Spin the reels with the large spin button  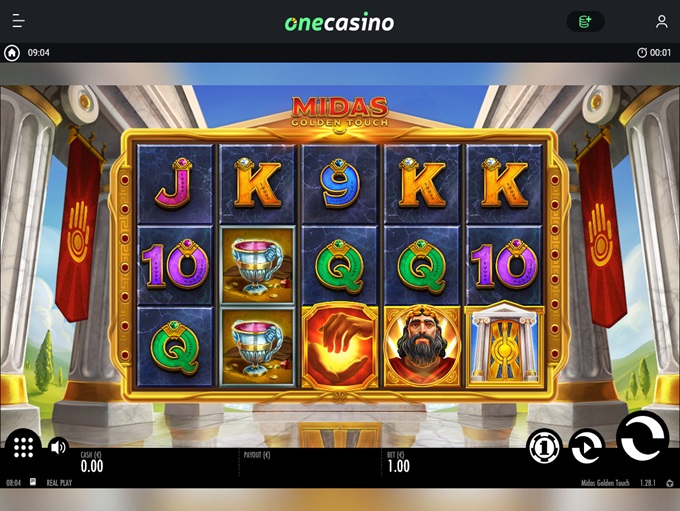click(x=641, y=437)
